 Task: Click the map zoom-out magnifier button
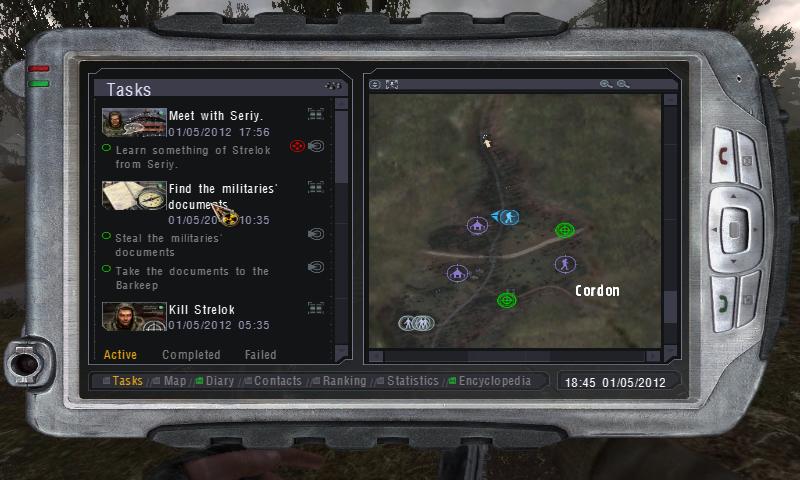click(623, 85)
